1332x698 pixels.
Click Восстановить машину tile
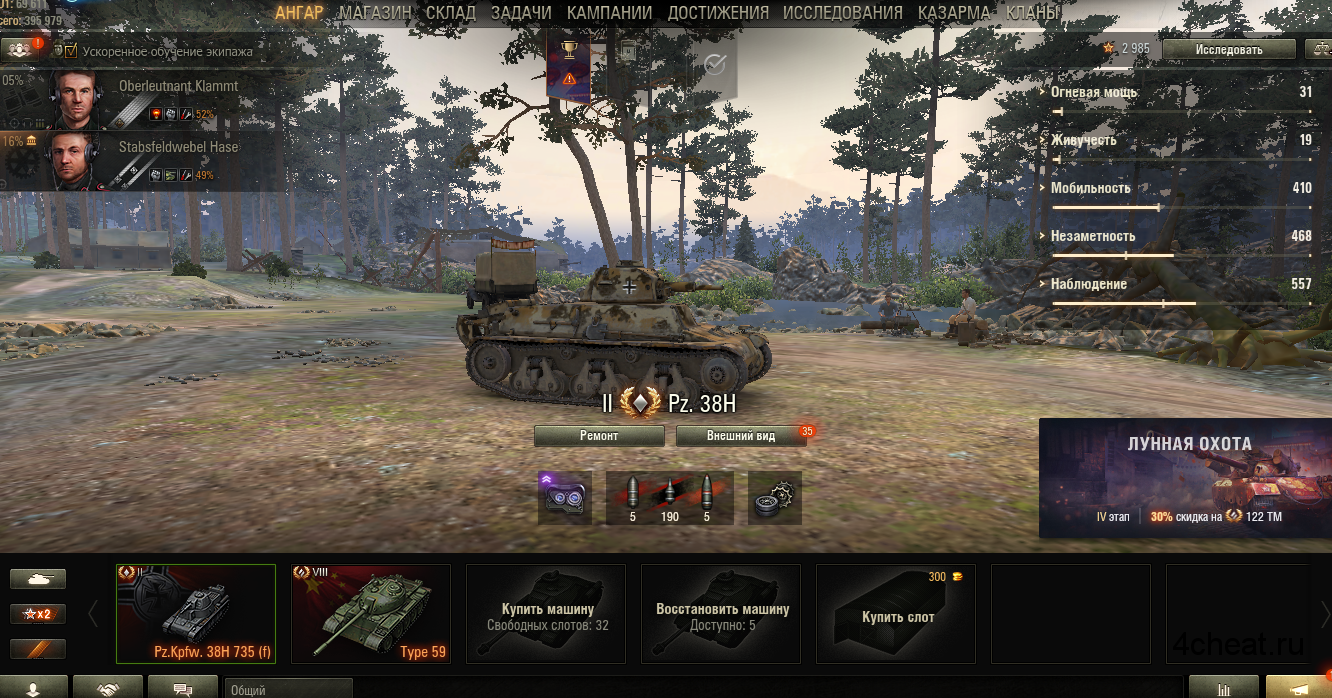click(721, 614)
